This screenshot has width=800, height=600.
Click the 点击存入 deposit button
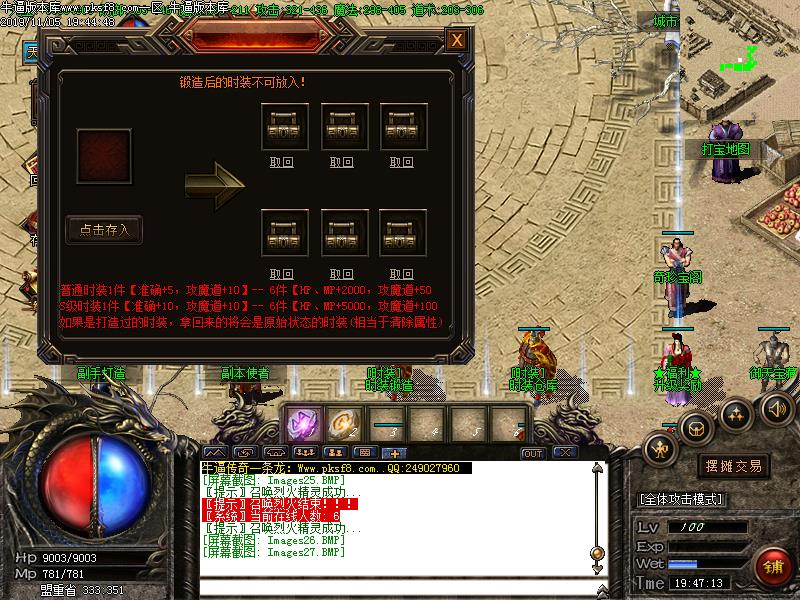(x=104, y=230)
